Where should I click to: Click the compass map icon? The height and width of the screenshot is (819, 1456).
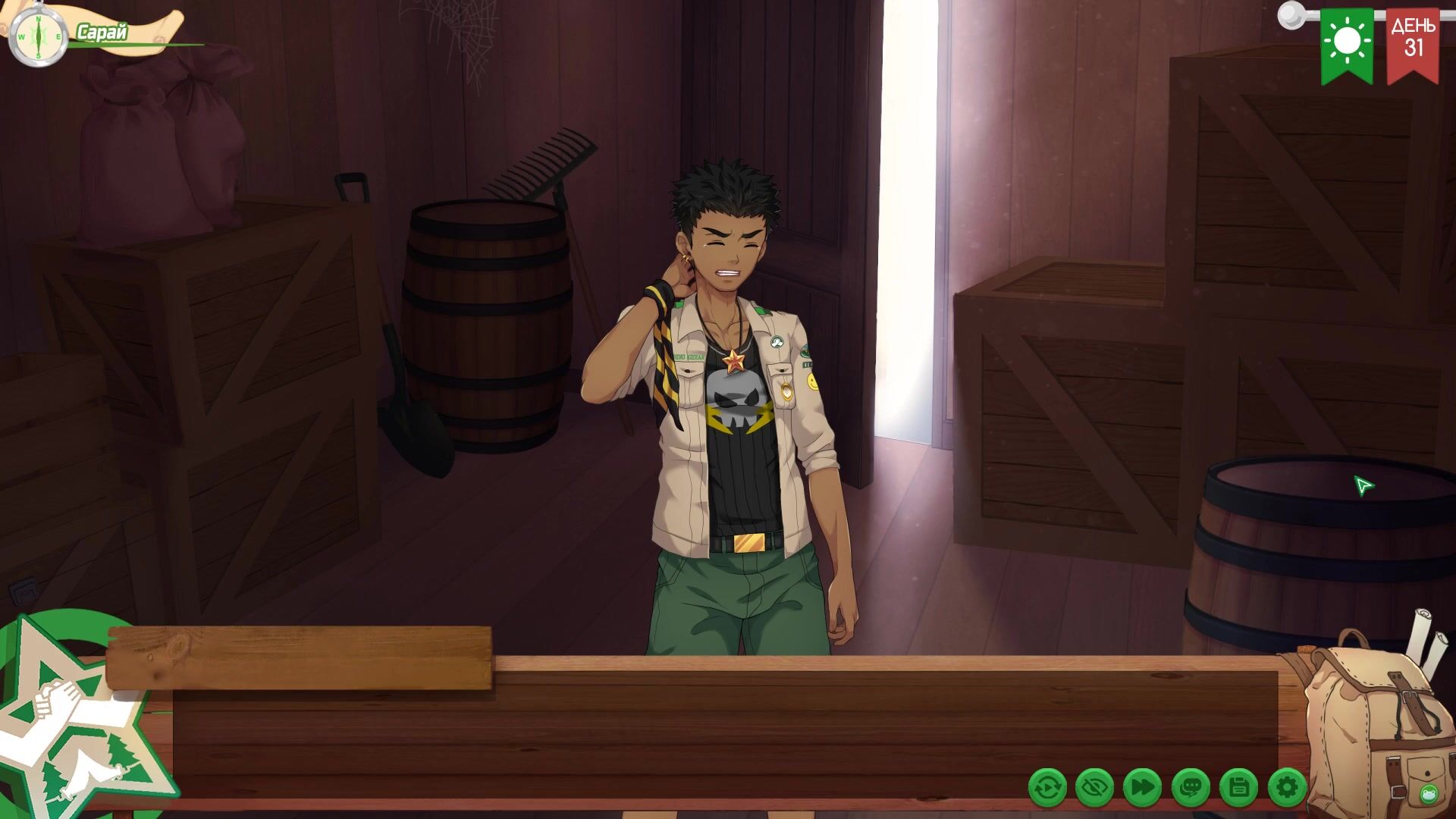(x=39, y=36)
